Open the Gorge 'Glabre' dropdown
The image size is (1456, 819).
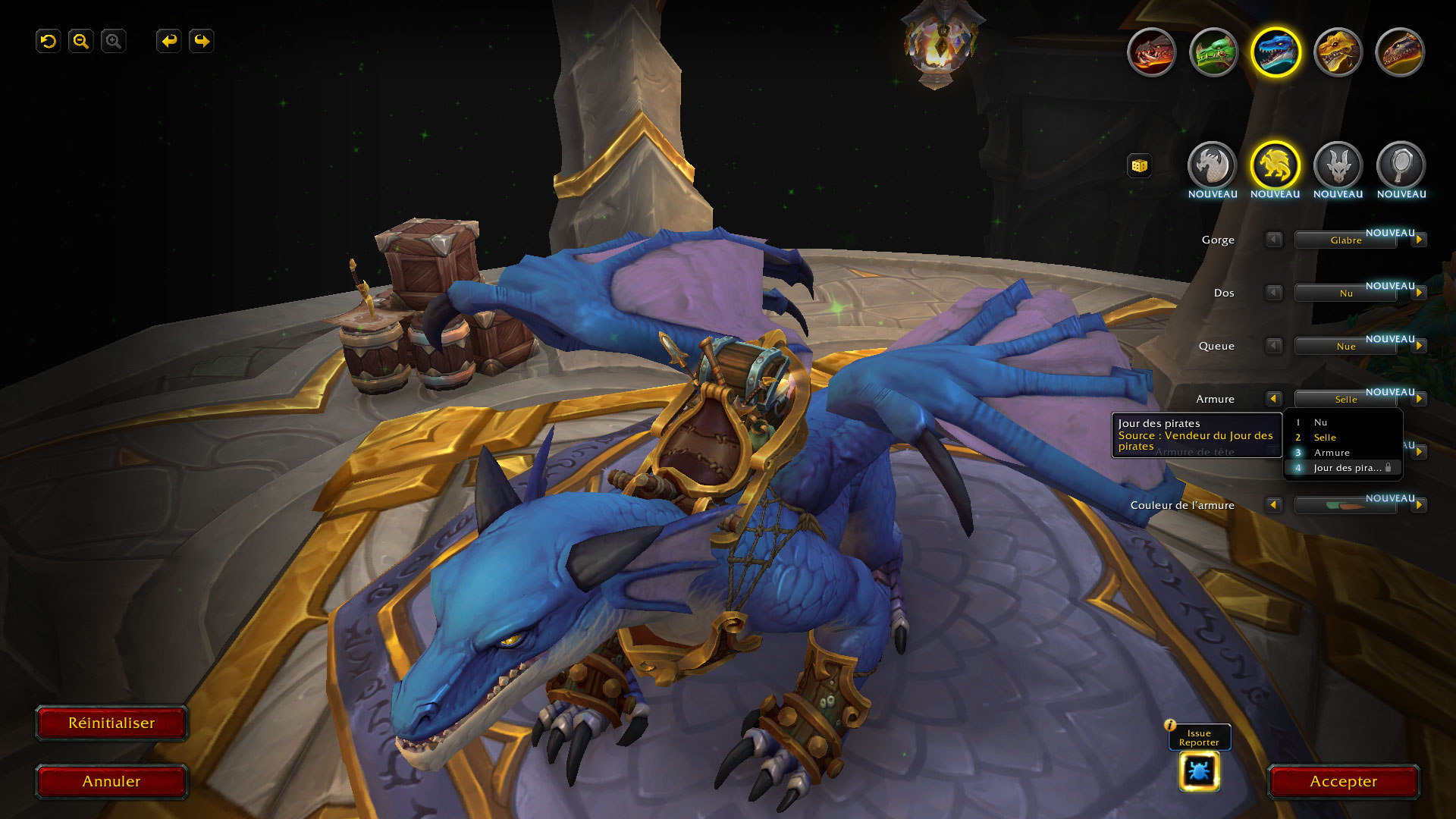click(1345, 240)
